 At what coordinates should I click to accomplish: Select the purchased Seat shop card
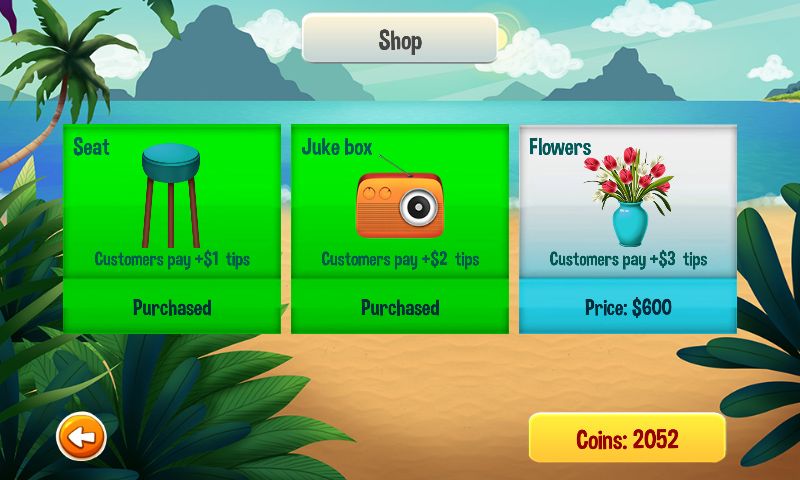(x=172, y=228)
